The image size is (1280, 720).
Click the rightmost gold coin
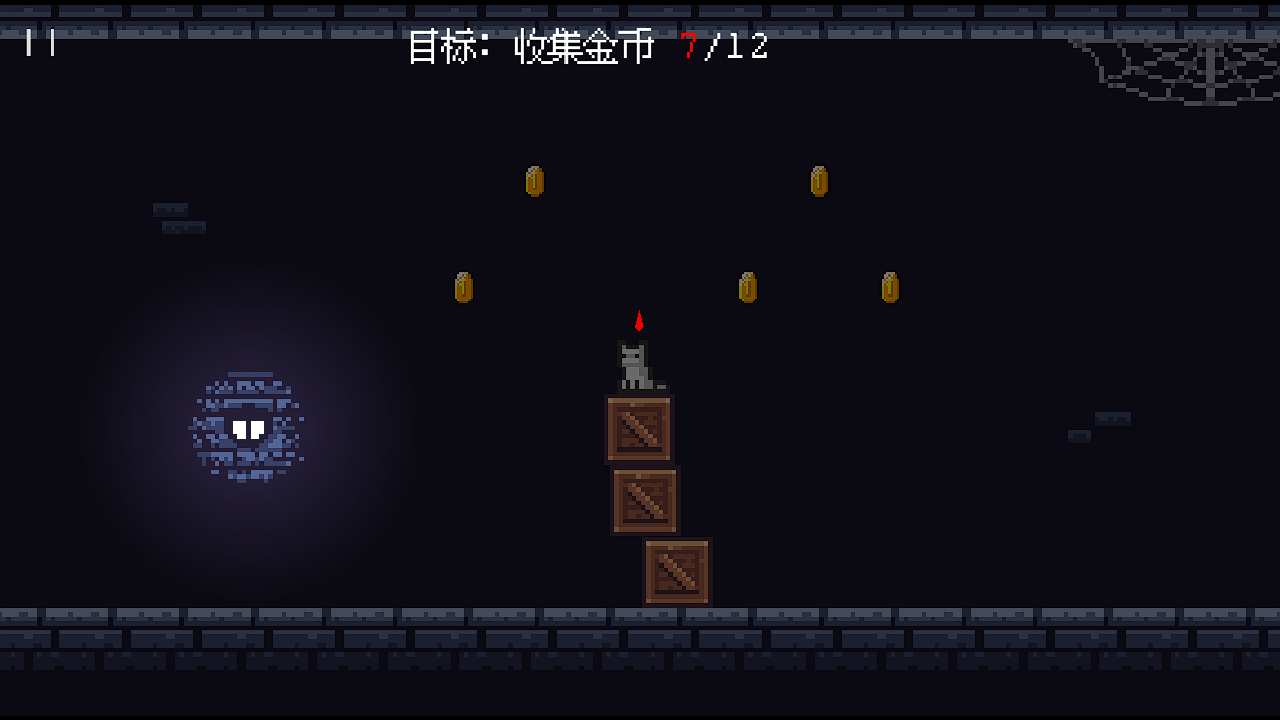(888, 286)
